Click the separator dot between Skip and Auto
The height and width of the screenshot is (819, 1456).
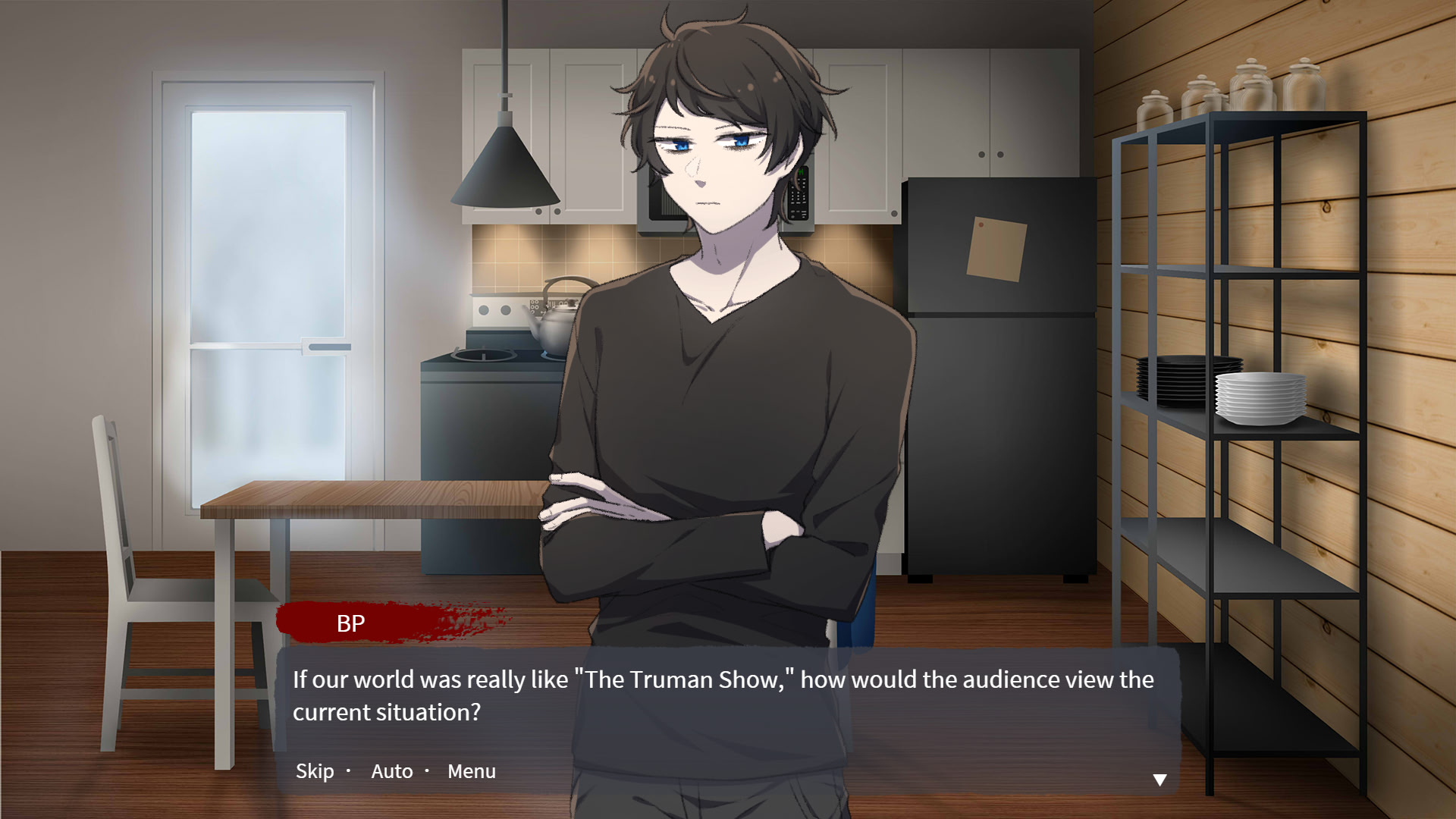click(x=349, y=770)
